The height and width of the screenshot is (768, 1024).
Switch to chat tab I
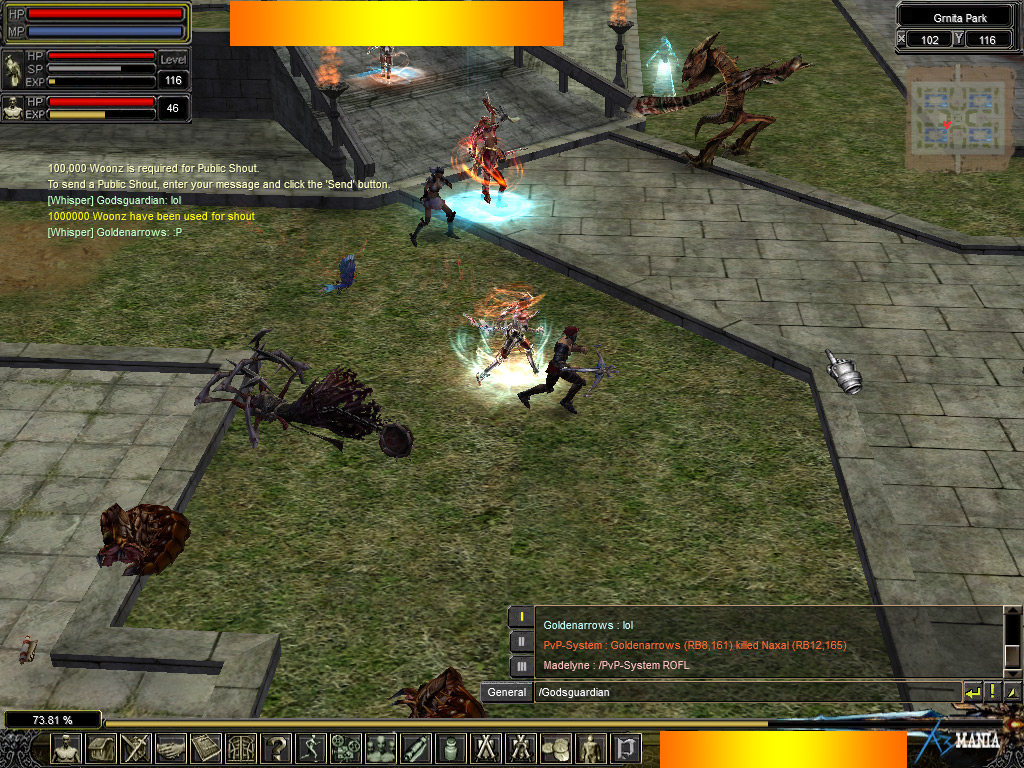pyautogui.click(x=521, y=617)
